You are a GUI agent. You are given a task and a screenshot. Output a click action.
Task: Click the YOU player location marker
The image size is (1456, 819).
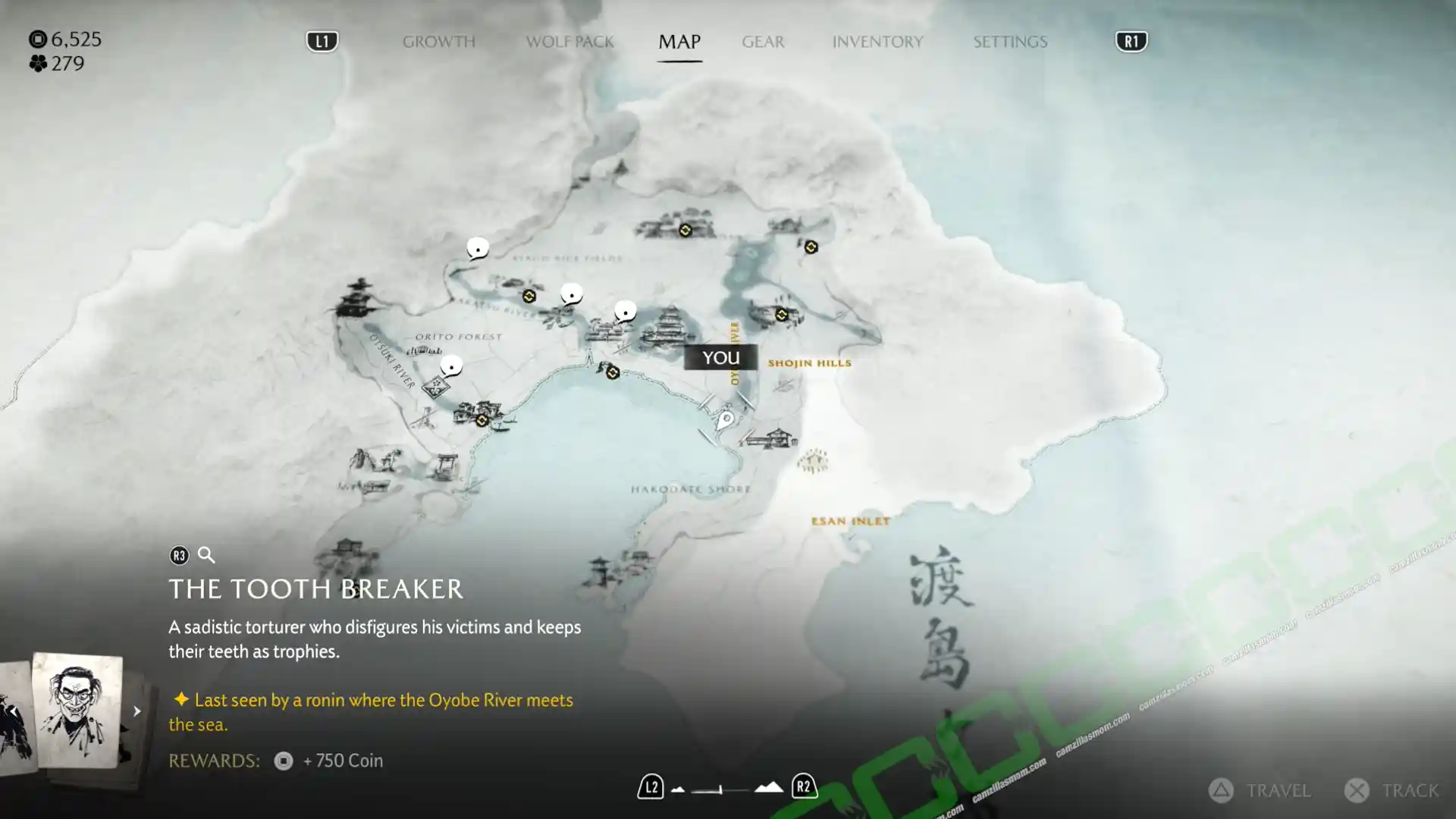[x=719, y=356]
